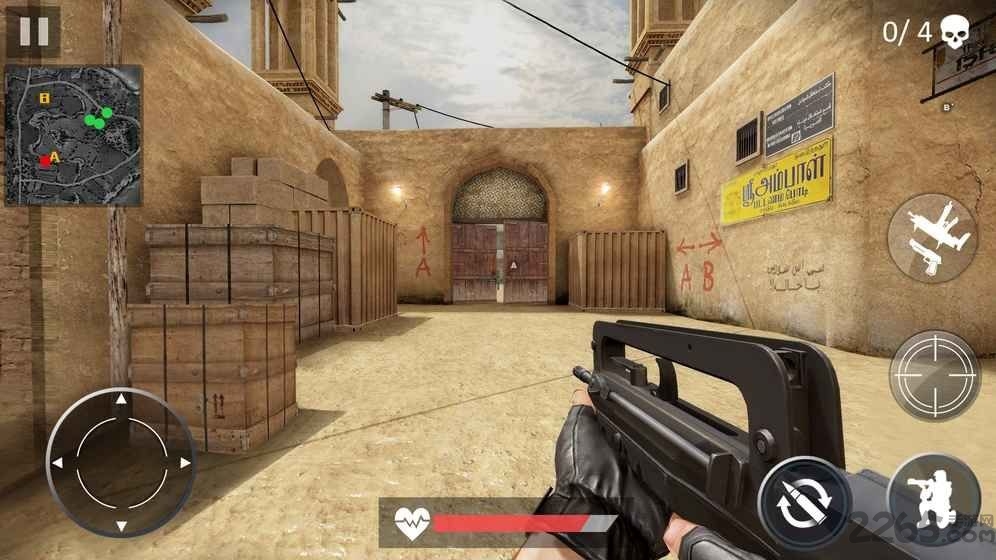Reload weapon with the bullet button
This screenshot has height=560, width=996.
point(804,503)
